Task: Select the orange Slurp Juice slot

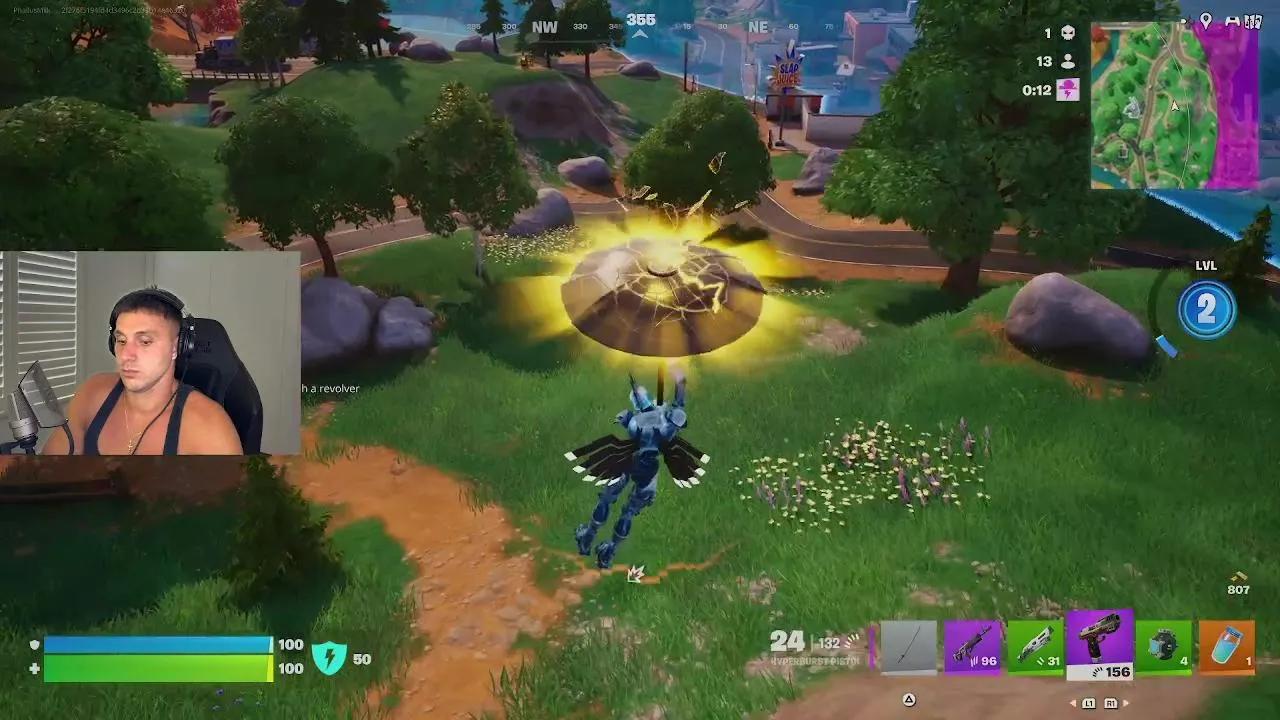Action: 1225,645
